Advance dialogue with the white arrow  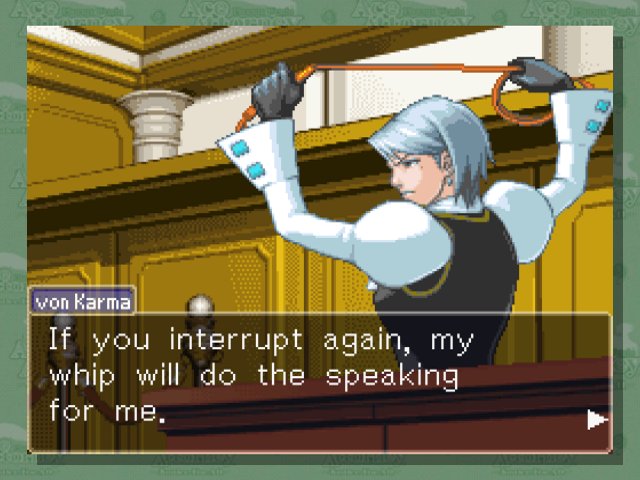coord(597,419)
